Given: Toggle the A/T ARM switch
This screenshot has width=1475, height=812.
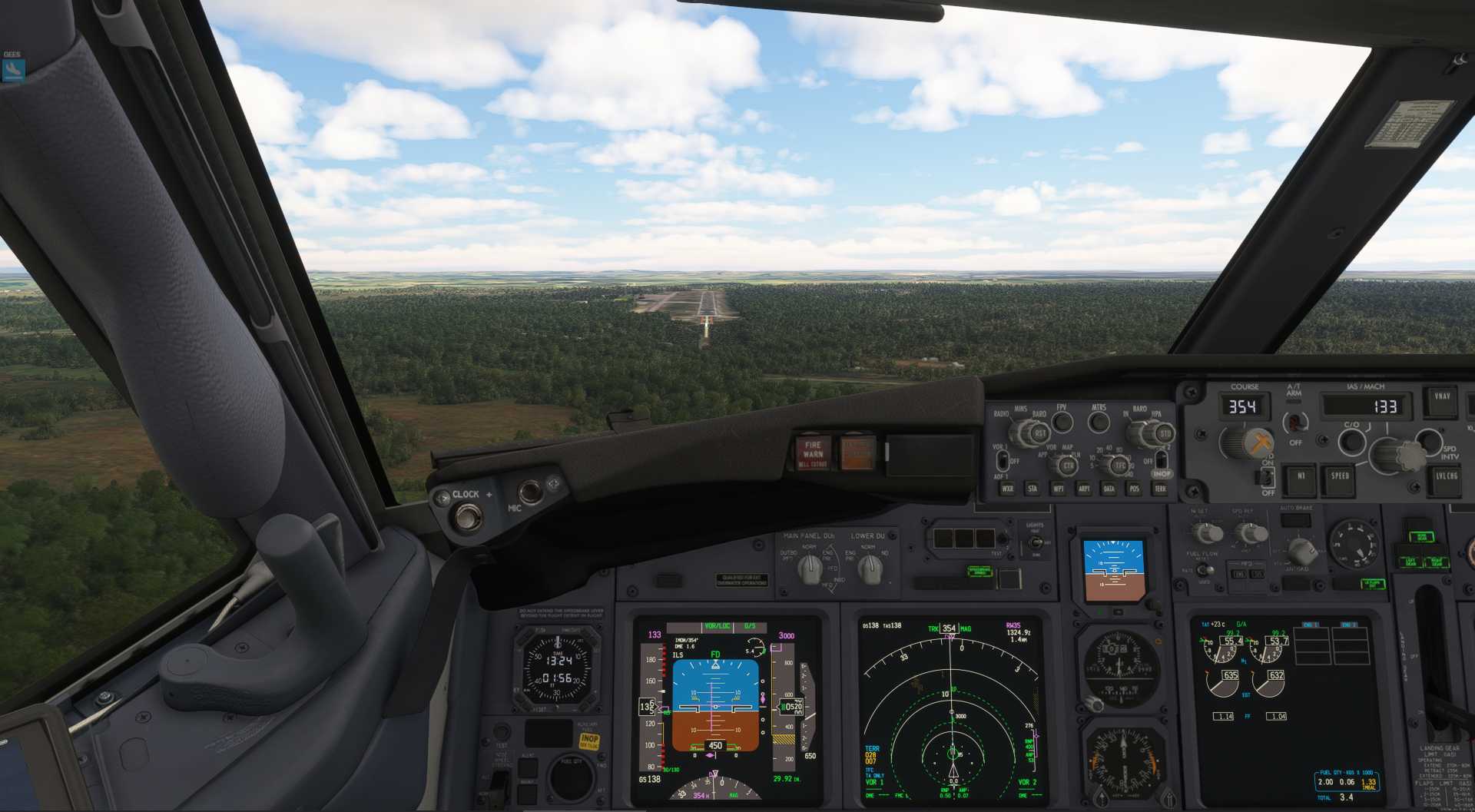Looking at the screenshot, I should pos(1295,421).
